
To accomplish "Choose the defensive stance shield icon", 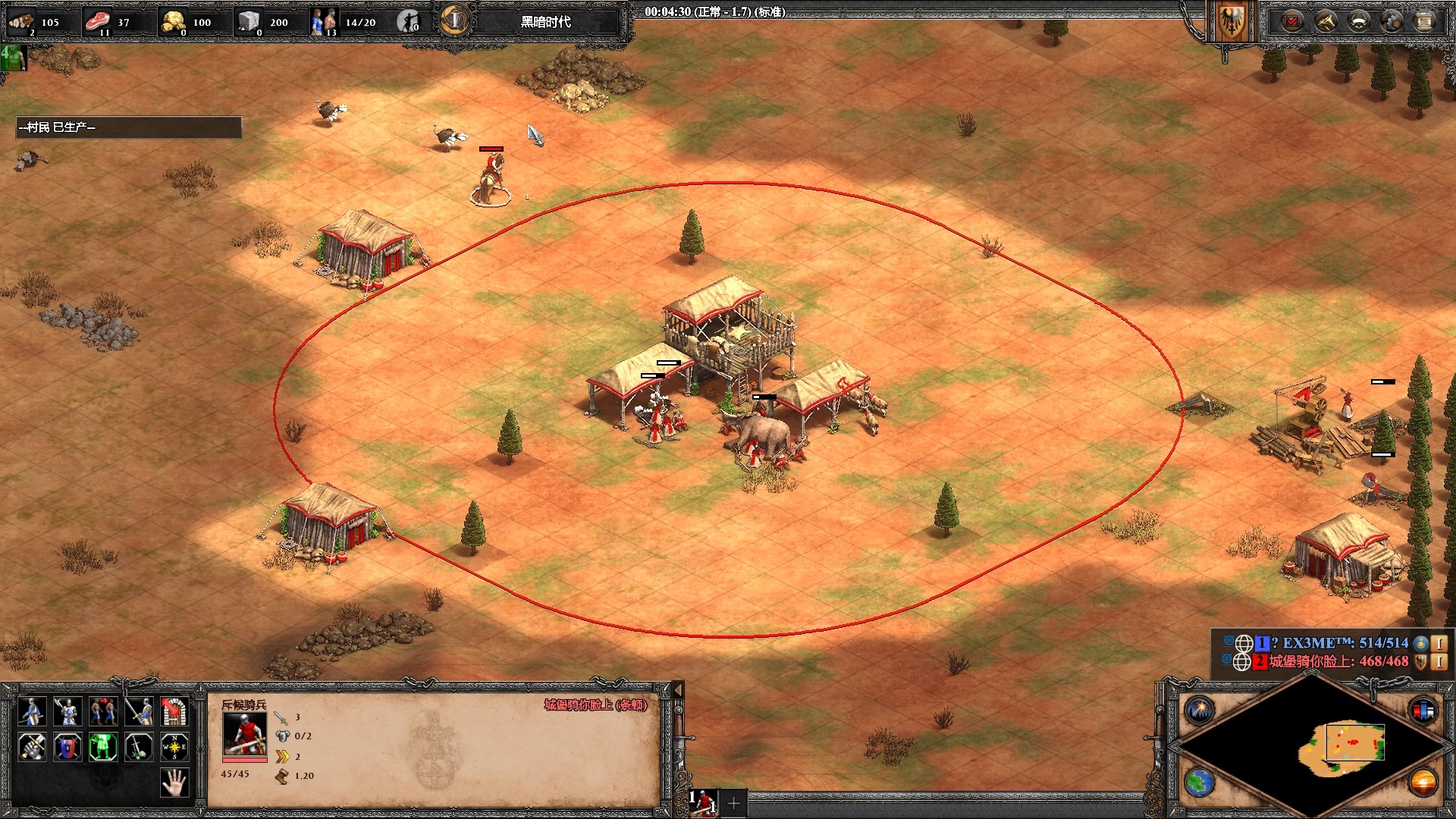I will click(67, 748).
